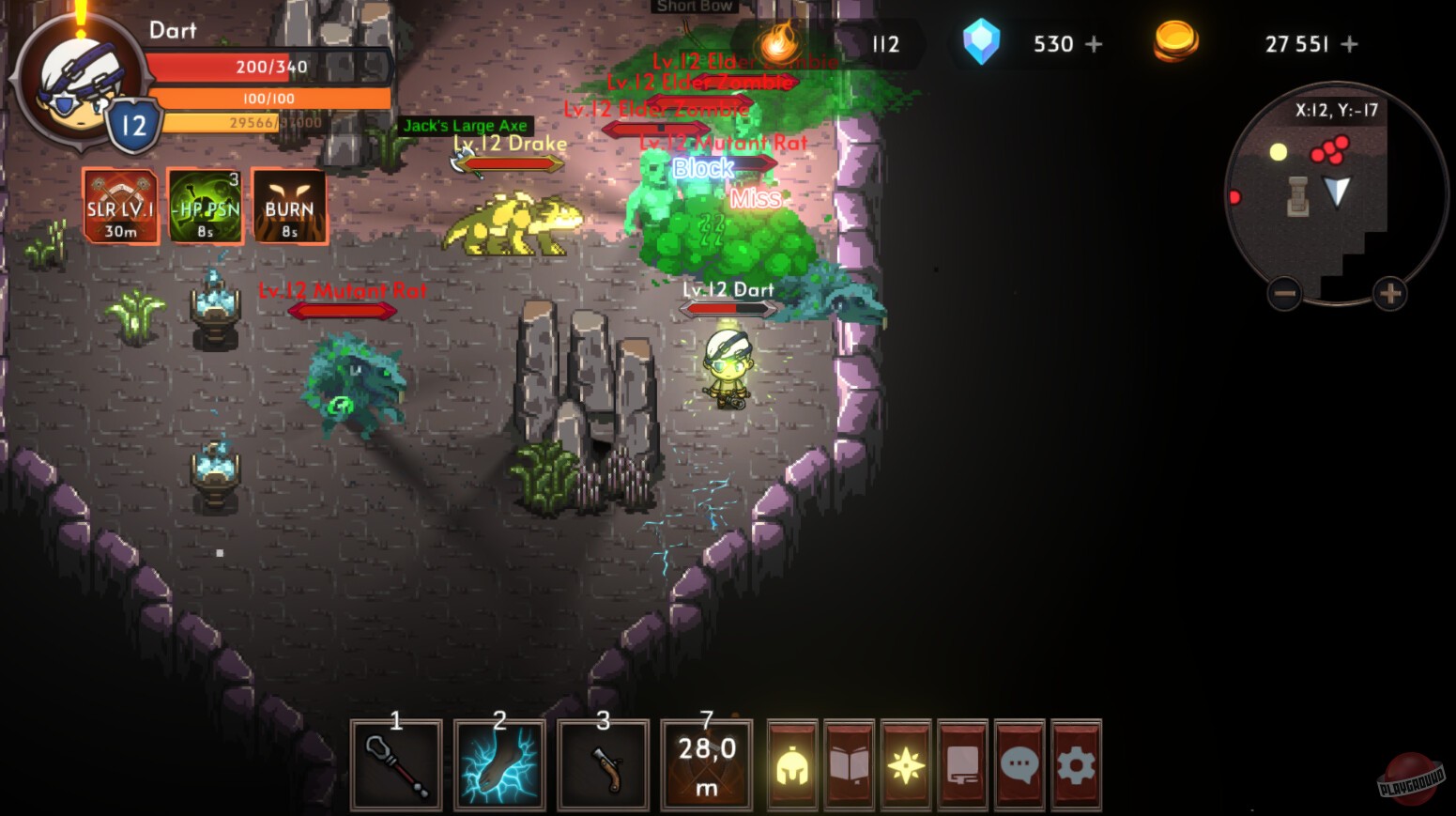
Task: Click the SLR LV.1 buff icon
Action: [x=119, y=205]
